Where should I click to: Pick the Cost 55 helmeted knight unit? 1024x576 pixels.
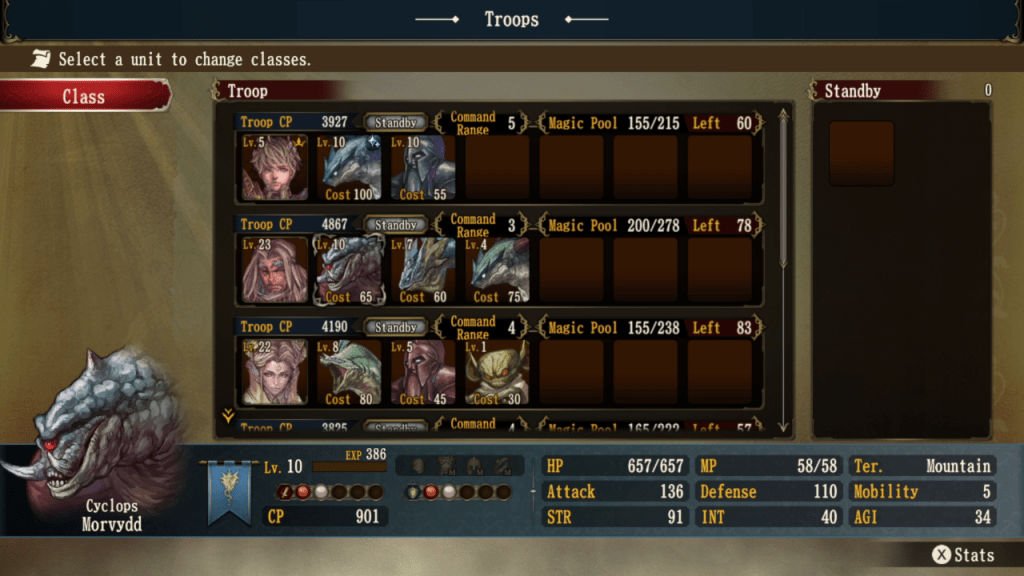tap(423, 168)
